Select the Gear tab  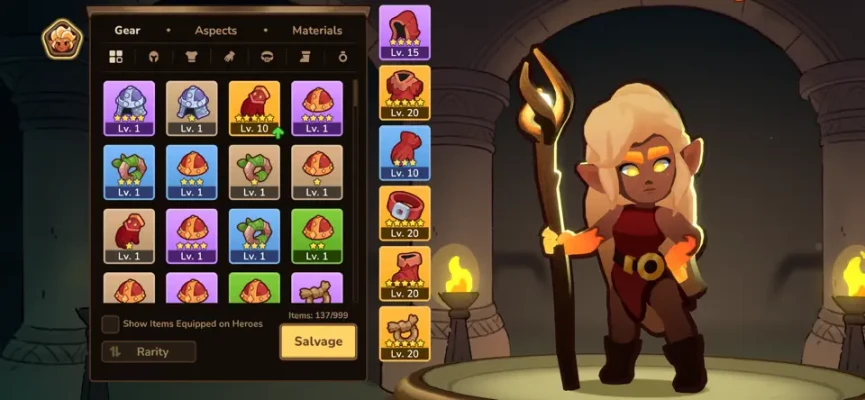(x=127, y=31)
